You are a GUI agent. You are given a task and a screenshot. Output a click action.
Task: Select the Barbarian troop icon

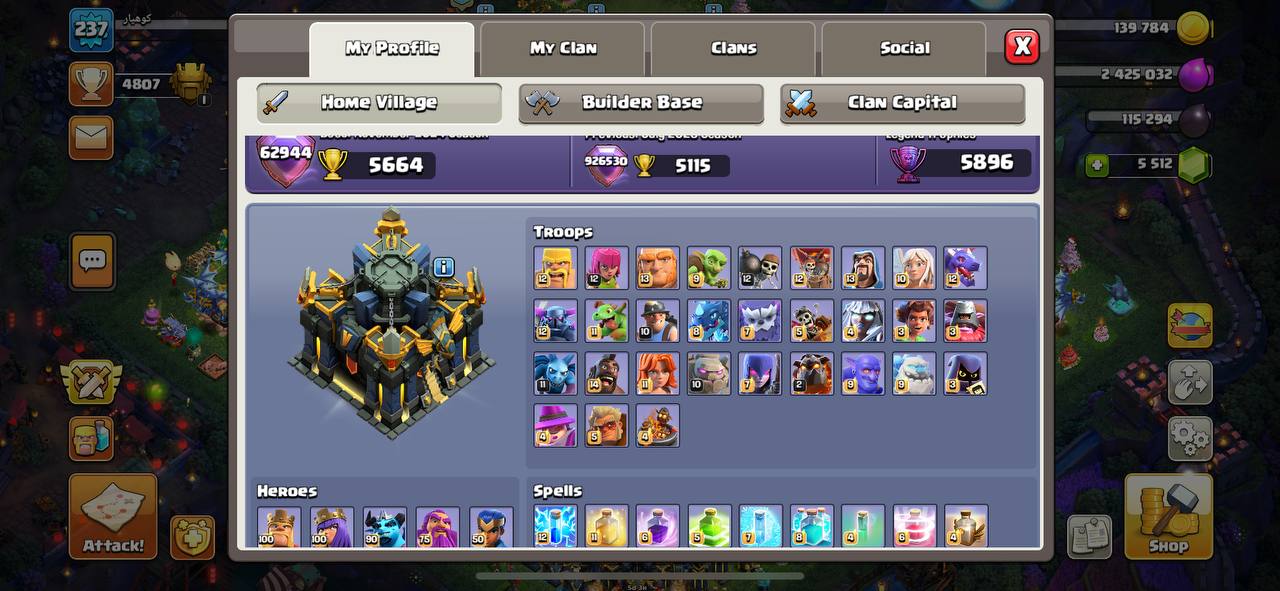coord(556,268)
